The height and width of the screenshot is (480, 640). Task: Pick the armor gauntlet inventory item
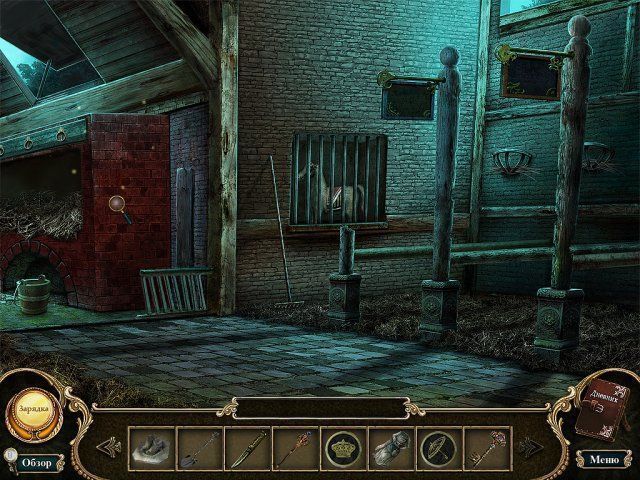pos(392,447)
